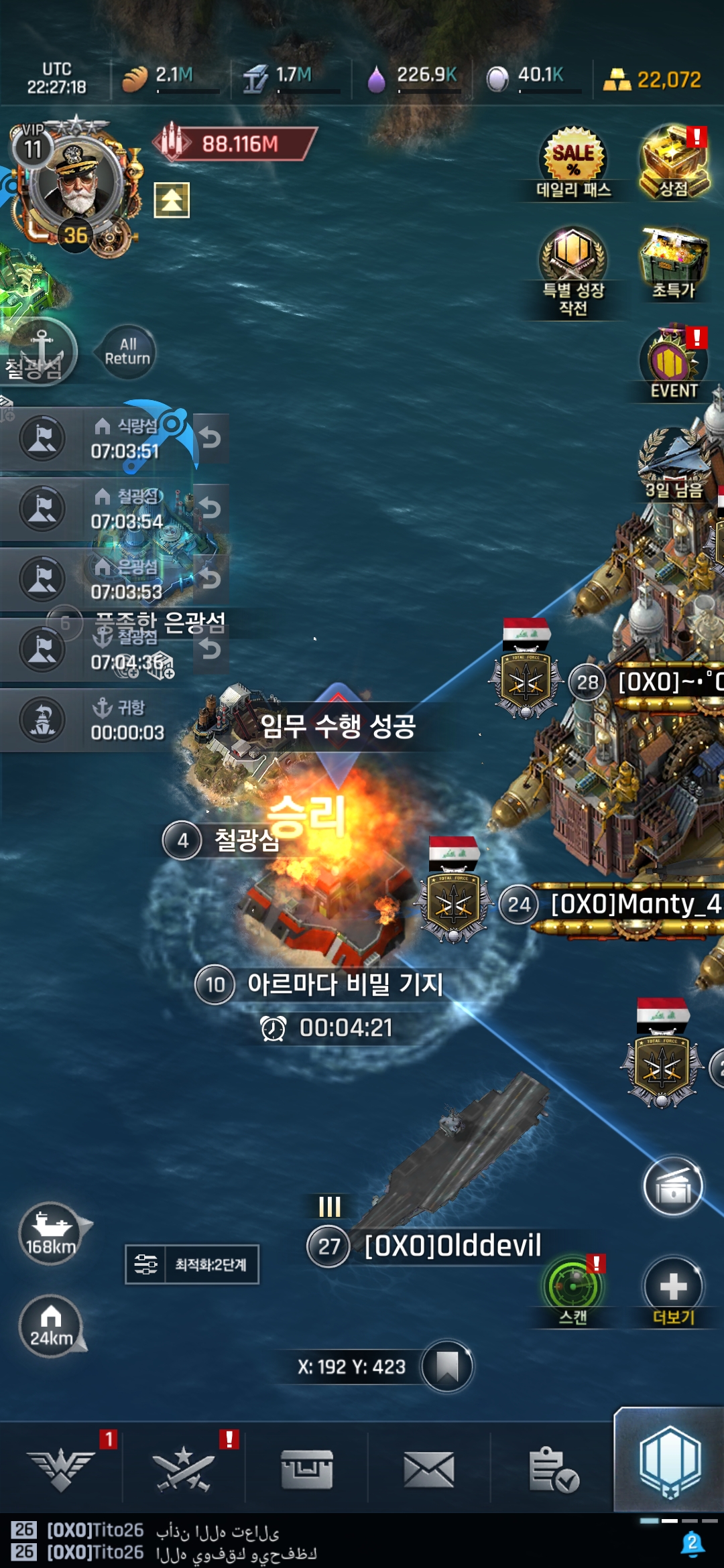Open the winged alliance emblem menu

[61, 1469]
